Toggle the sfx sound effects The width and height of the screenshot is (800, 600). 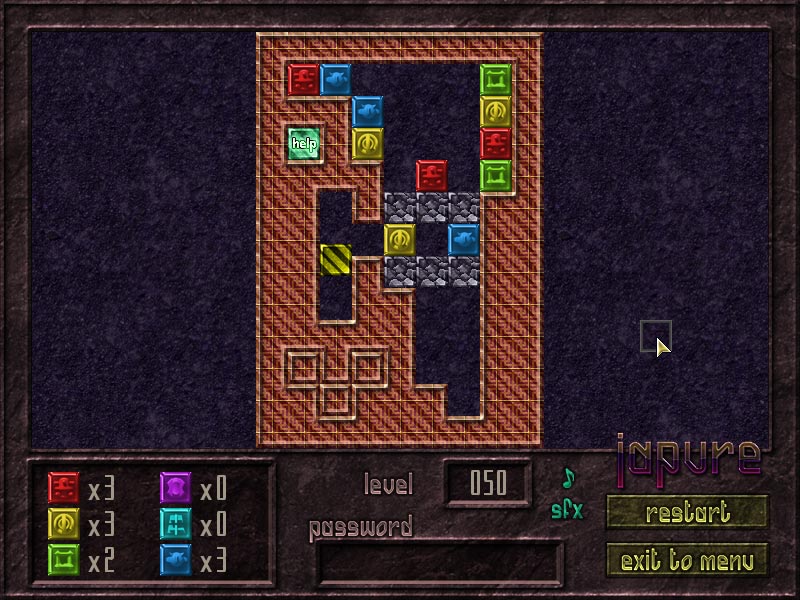tap(567, 509)
